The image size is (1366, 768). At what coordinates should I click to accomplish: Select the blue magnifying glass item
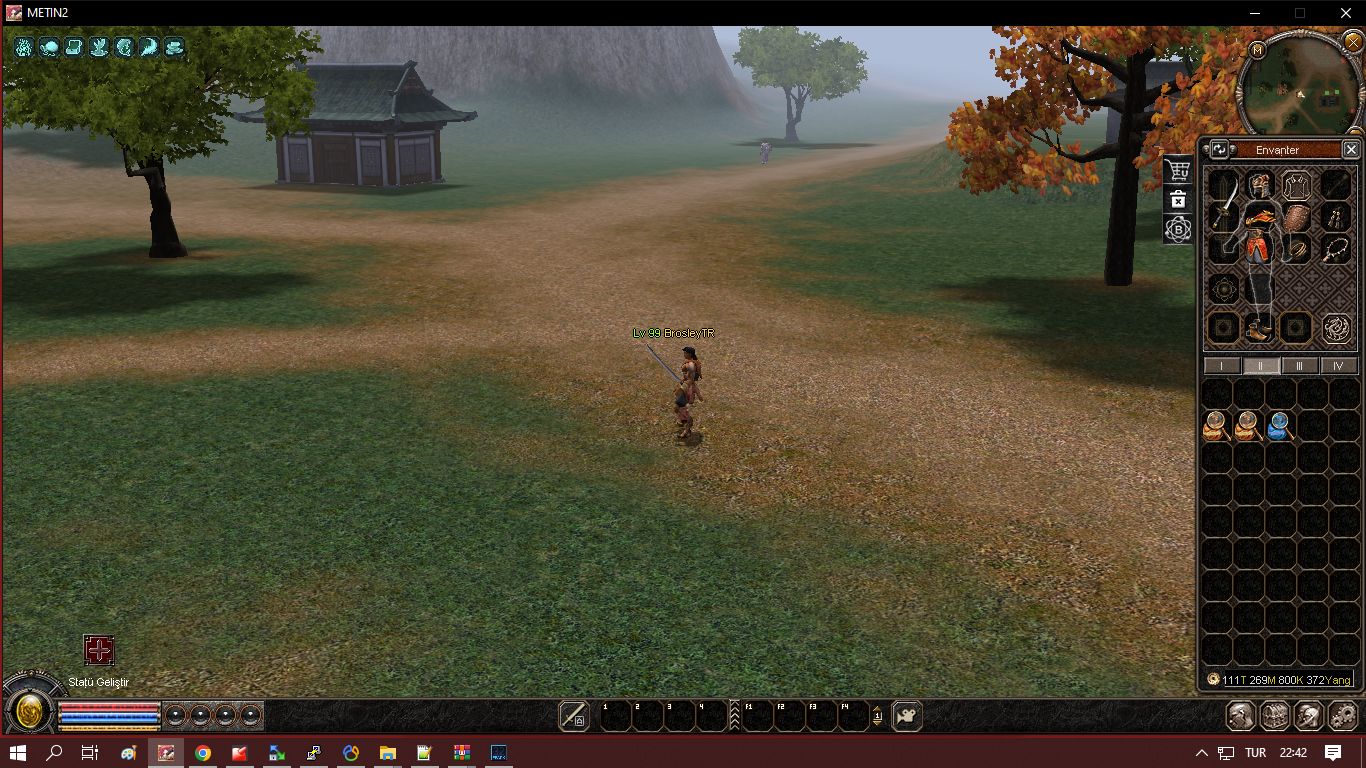click(x=1279, y=427)
